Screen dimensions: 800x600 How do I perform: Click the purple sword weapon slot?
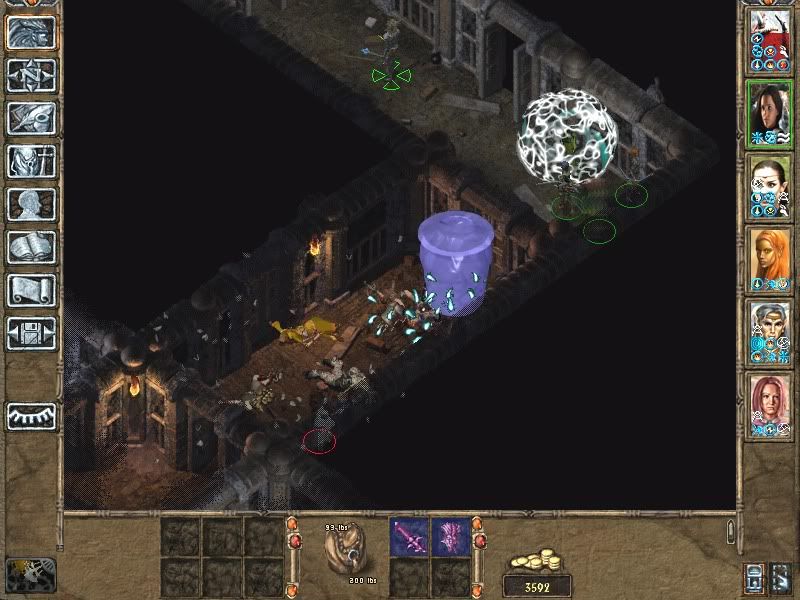click(409, 537)
